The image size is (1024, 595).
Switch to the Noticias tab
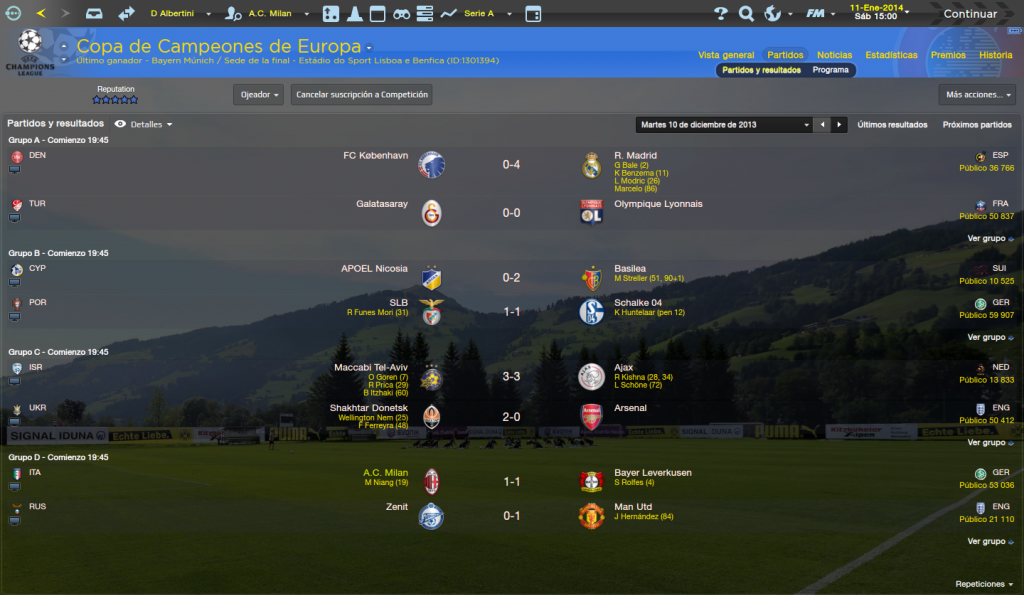[x=834, y=55]
